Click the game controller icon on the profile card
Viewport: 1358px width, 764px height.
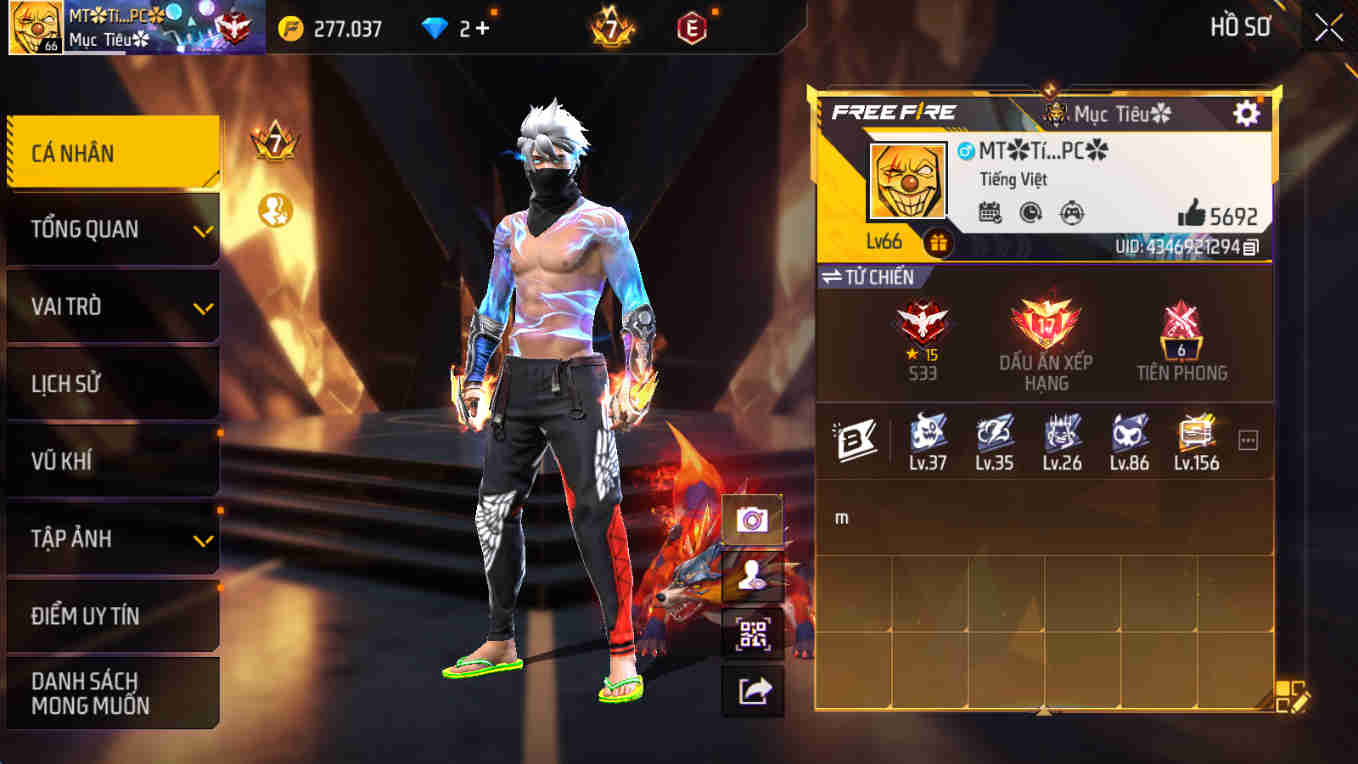click(x=1072, y=213)
